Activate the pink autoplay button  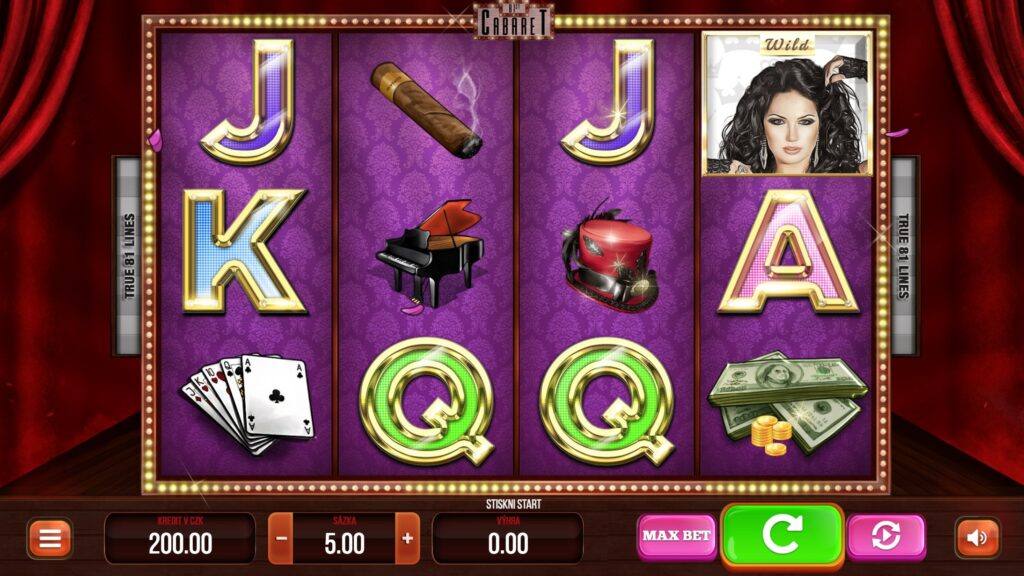(x=885, y=536)
